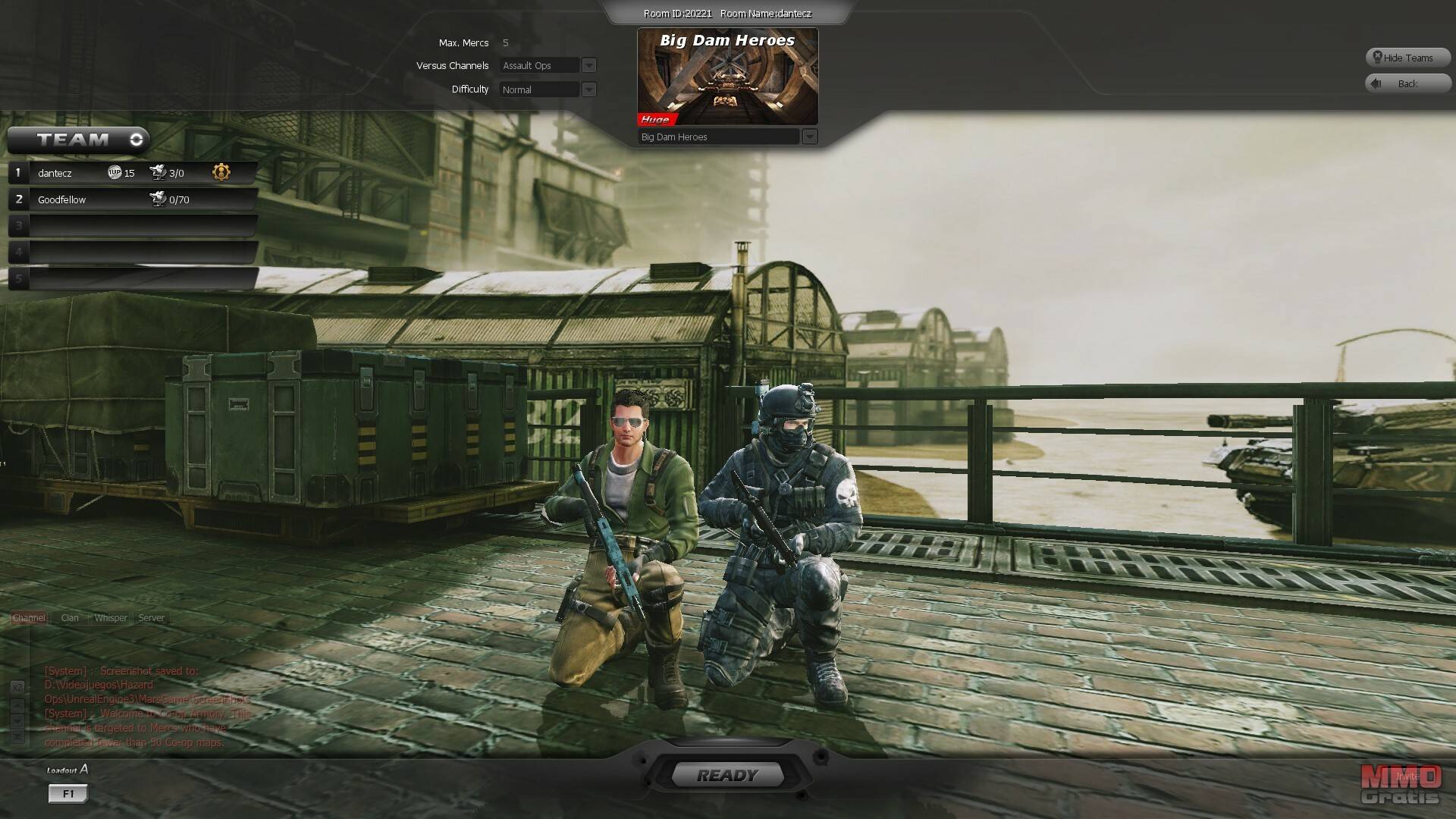Viewport: 1456px width, 819px height.
Task: Select player Goodfellow in team list
Action: [x=62, y=199]
